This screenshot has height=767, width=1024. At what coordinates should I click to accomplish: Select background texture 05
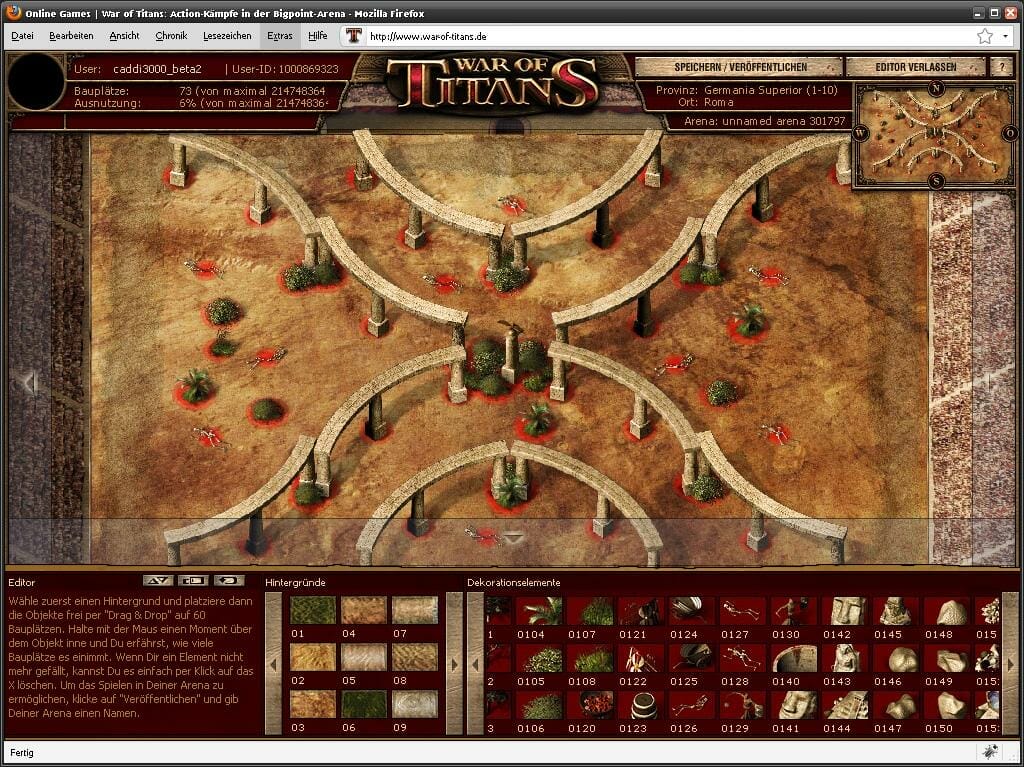pyautogui.click(x=364, y=657)
